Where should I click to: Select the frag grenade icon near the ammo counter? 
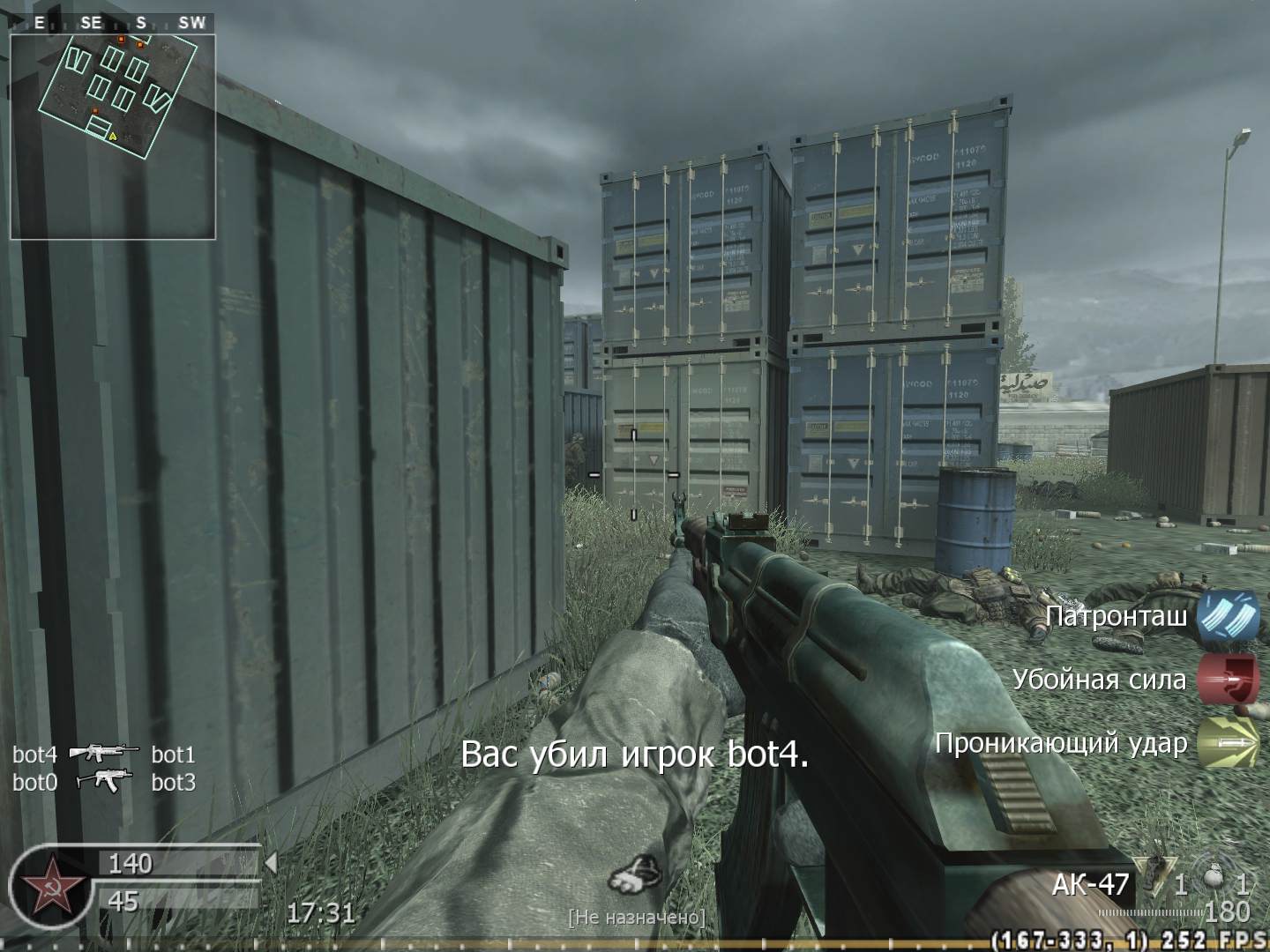tap(1155, 872)
